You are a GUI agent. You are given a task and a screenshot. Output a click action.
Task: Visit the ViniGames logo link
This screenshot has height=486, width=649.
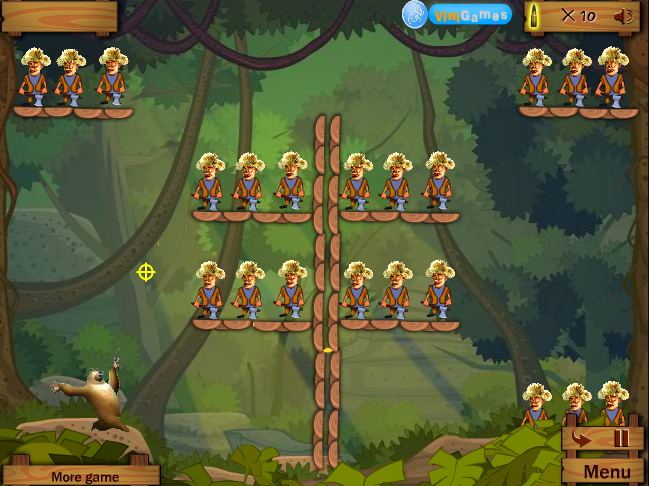coord(457,15)
